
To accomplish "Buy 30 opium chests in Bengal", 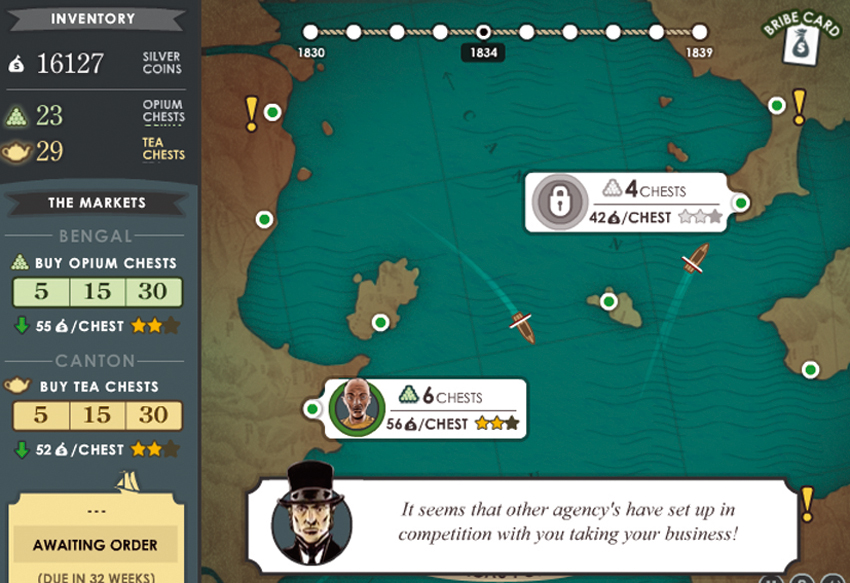I will [154, 292].
